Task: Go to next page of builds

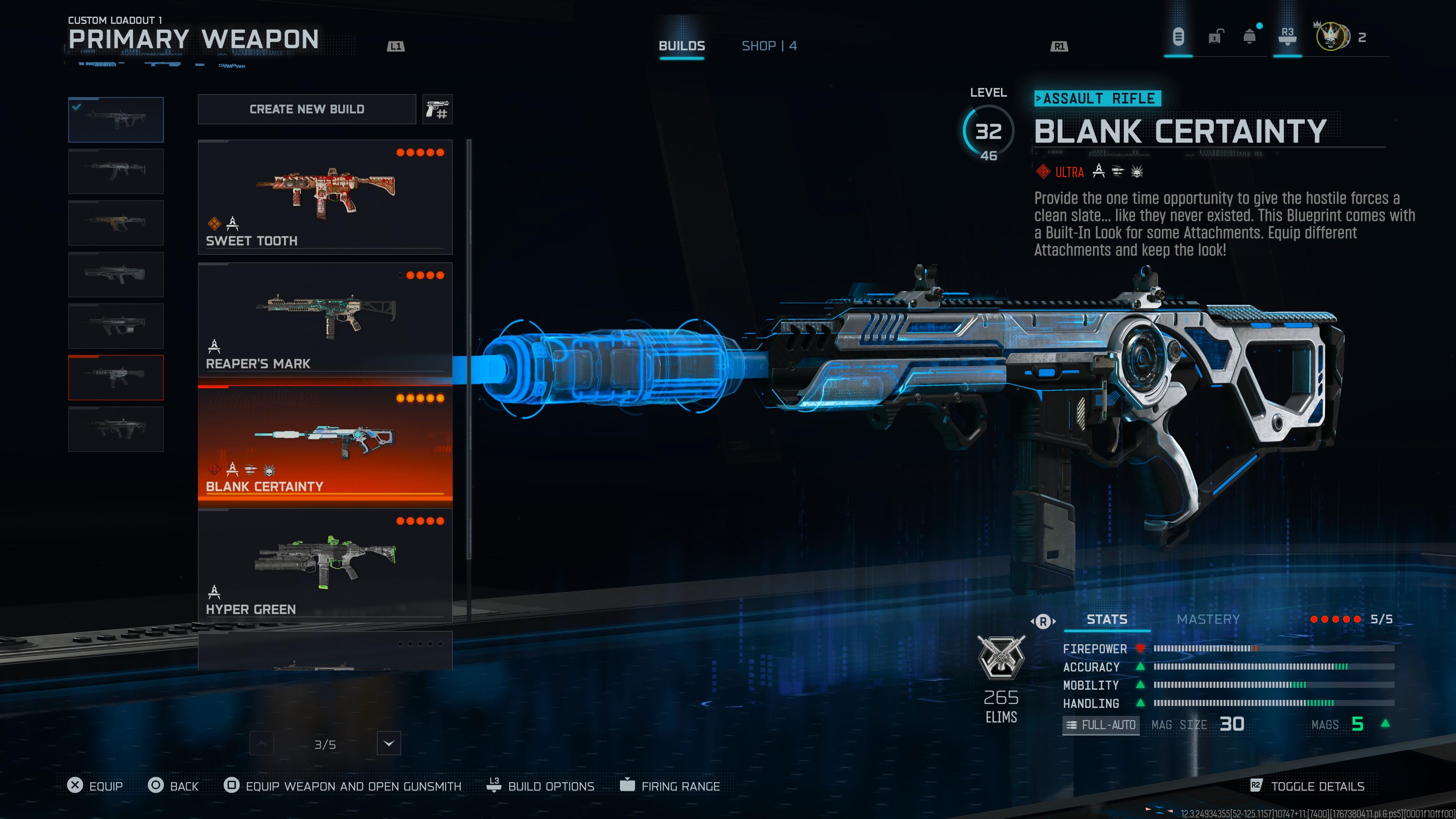Action: click(389, 743)
